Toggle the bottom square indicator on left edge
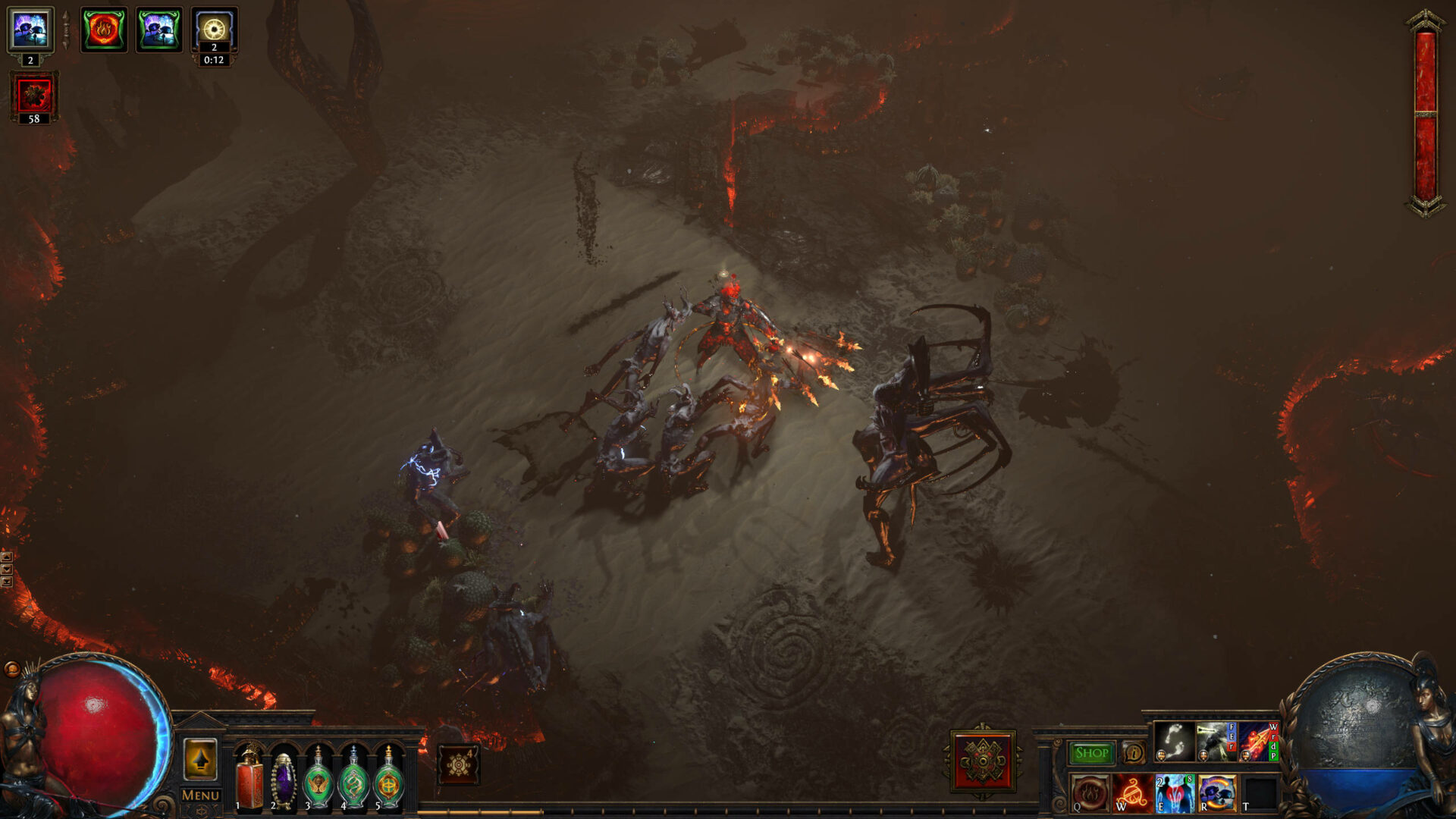Viewport: 1456px width, 819px height. [x=7, y=582]
